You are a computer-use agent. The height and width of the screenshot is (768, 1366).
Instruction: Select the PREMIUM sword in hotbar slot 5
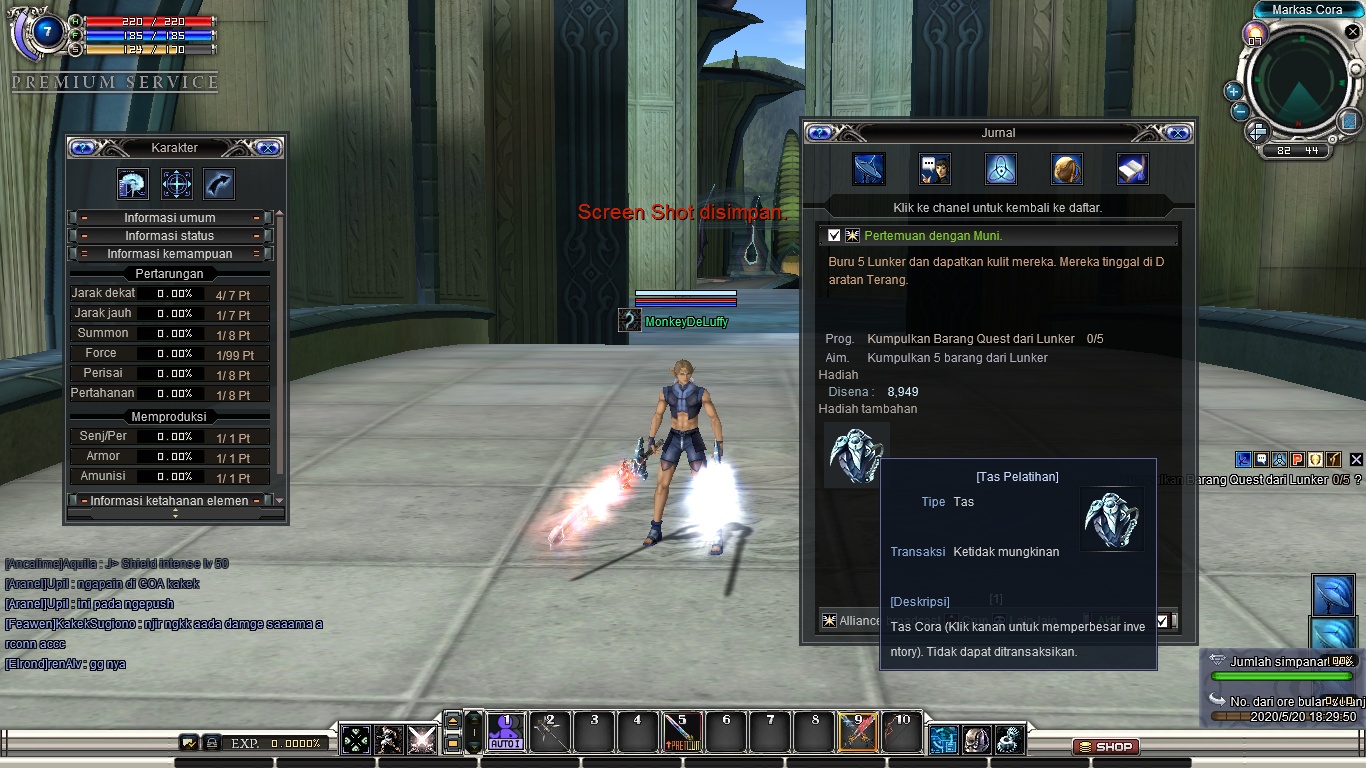point(681,732)
